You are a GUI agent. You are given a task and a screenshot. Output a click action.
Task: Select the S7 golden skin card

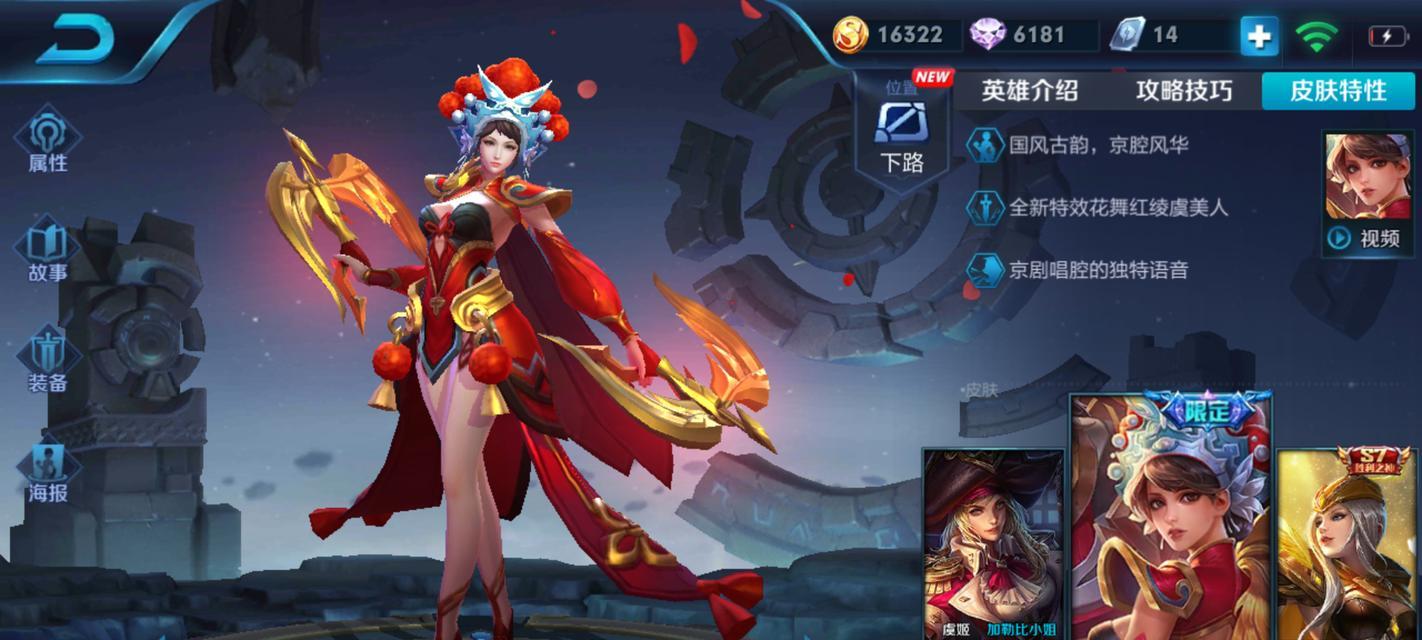[1349, 545]
